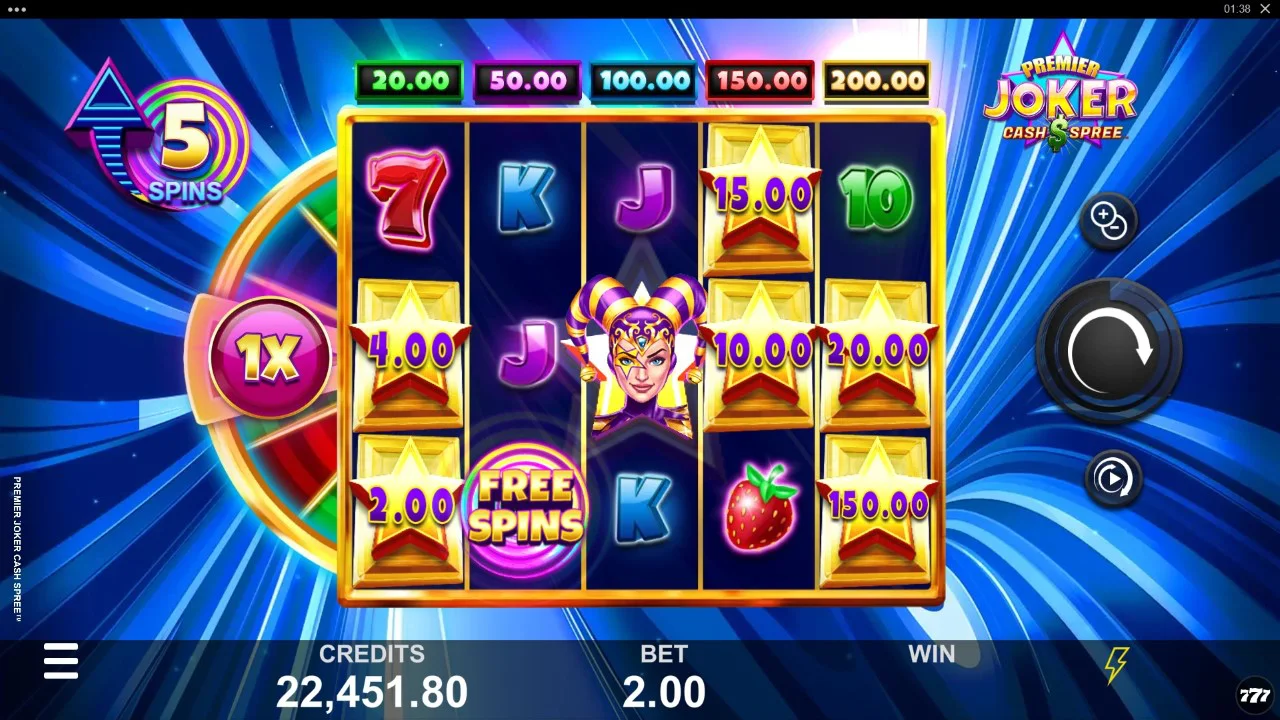Toggle the three-dots options indicator top left
This screenshot has height=720, width=1280.
(x=16, y=10)
